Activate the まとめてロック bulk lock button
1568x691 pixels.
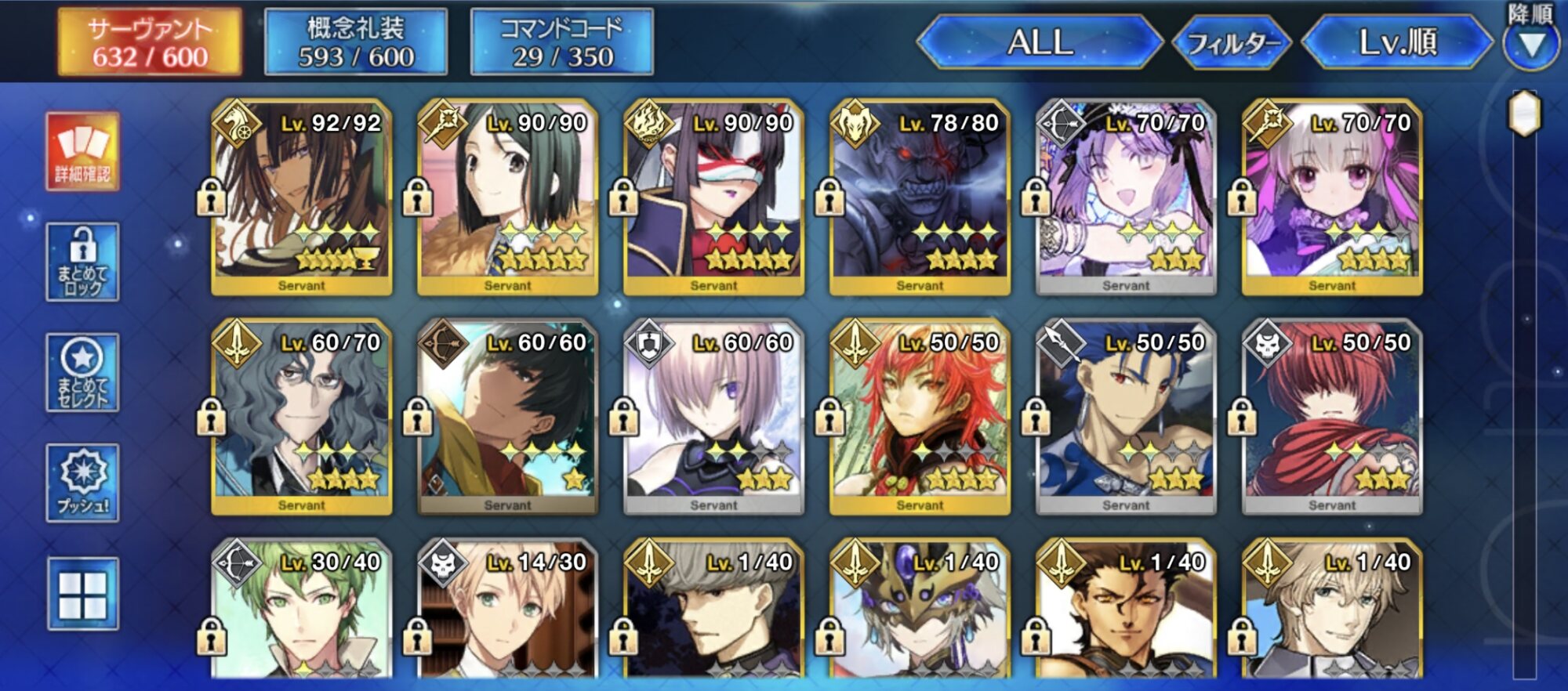pos(82,262)
